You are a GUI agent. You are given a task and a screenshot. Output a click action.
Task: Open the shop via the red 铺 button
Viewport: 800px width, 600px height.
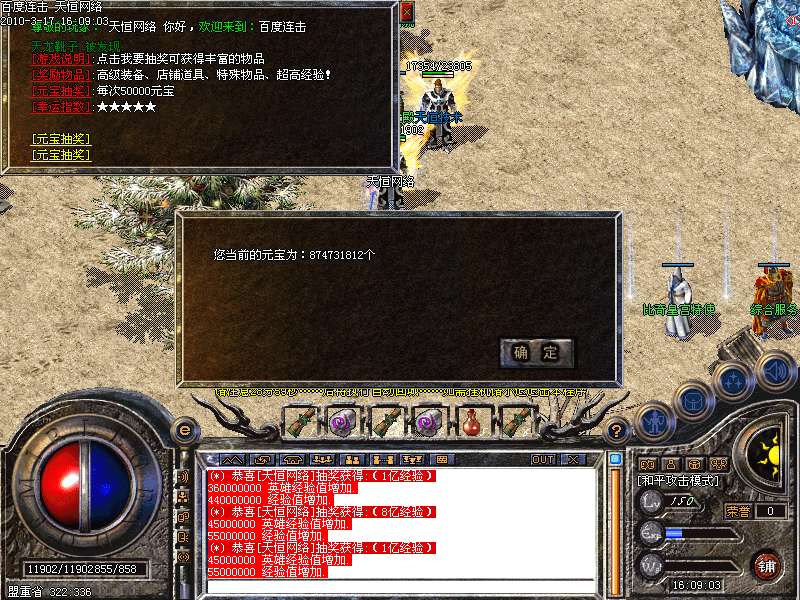(x=767, y=565)
